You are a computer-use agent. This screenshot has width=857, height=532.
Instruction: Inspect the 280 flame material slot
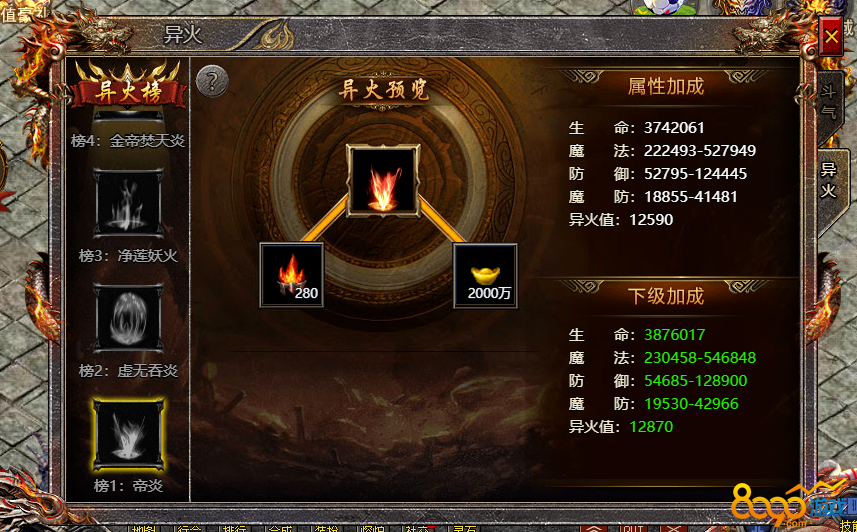tap(291, 274)
